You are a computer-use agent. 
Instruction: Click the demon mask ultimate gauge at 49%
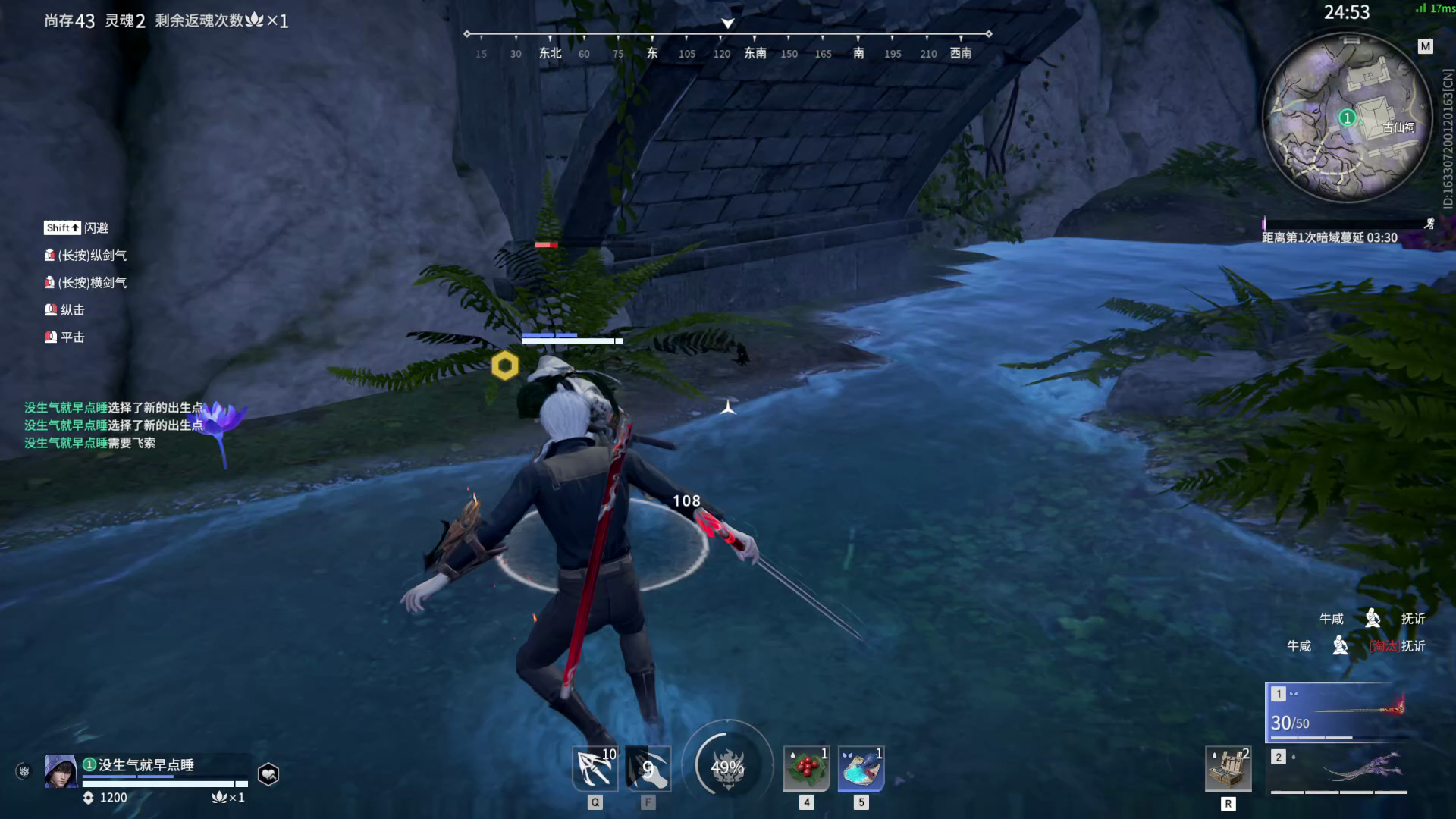(727, 767)
